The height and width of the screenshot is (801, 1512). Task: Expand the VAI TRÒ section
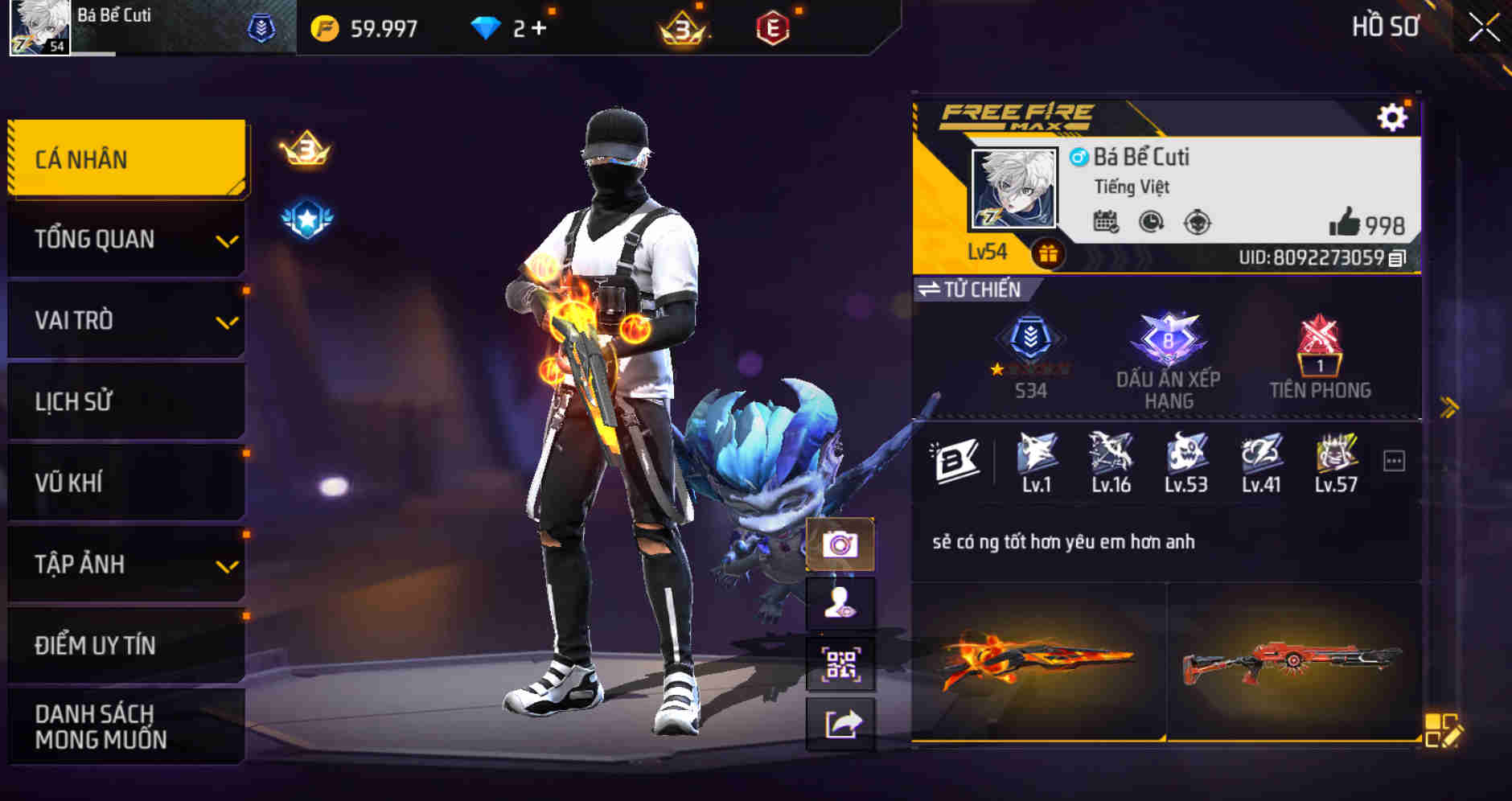point(125,320)
